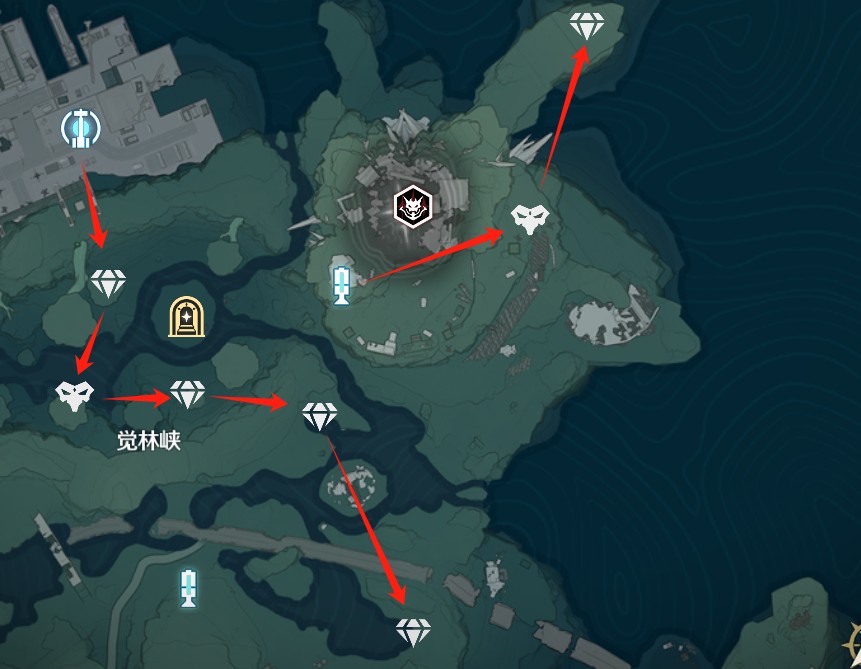Pick the diamond marker nearest the Resonance Nexus
This screenshot has height=669, width=861.
(x=108, y=283)
